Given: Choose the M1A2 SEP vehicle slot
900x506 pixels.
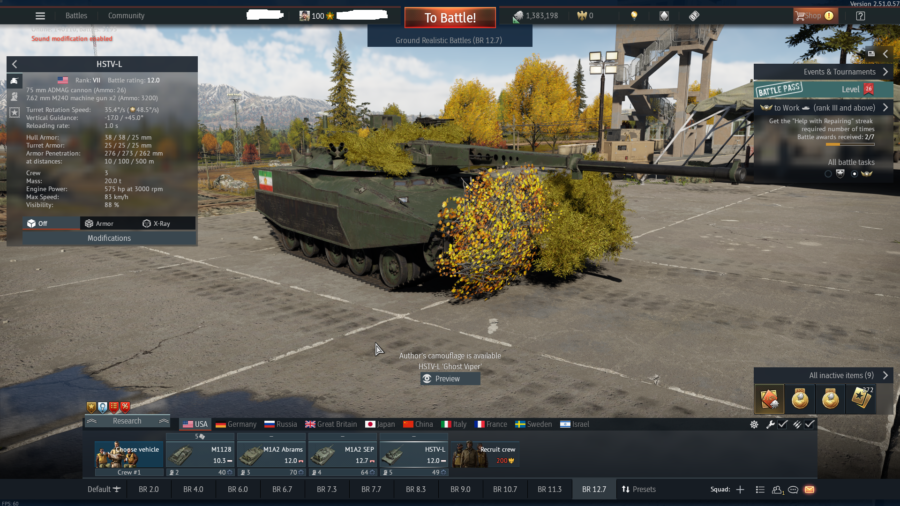Looking at the screenshot, I should pyautogui.click(x=342, y=455).
